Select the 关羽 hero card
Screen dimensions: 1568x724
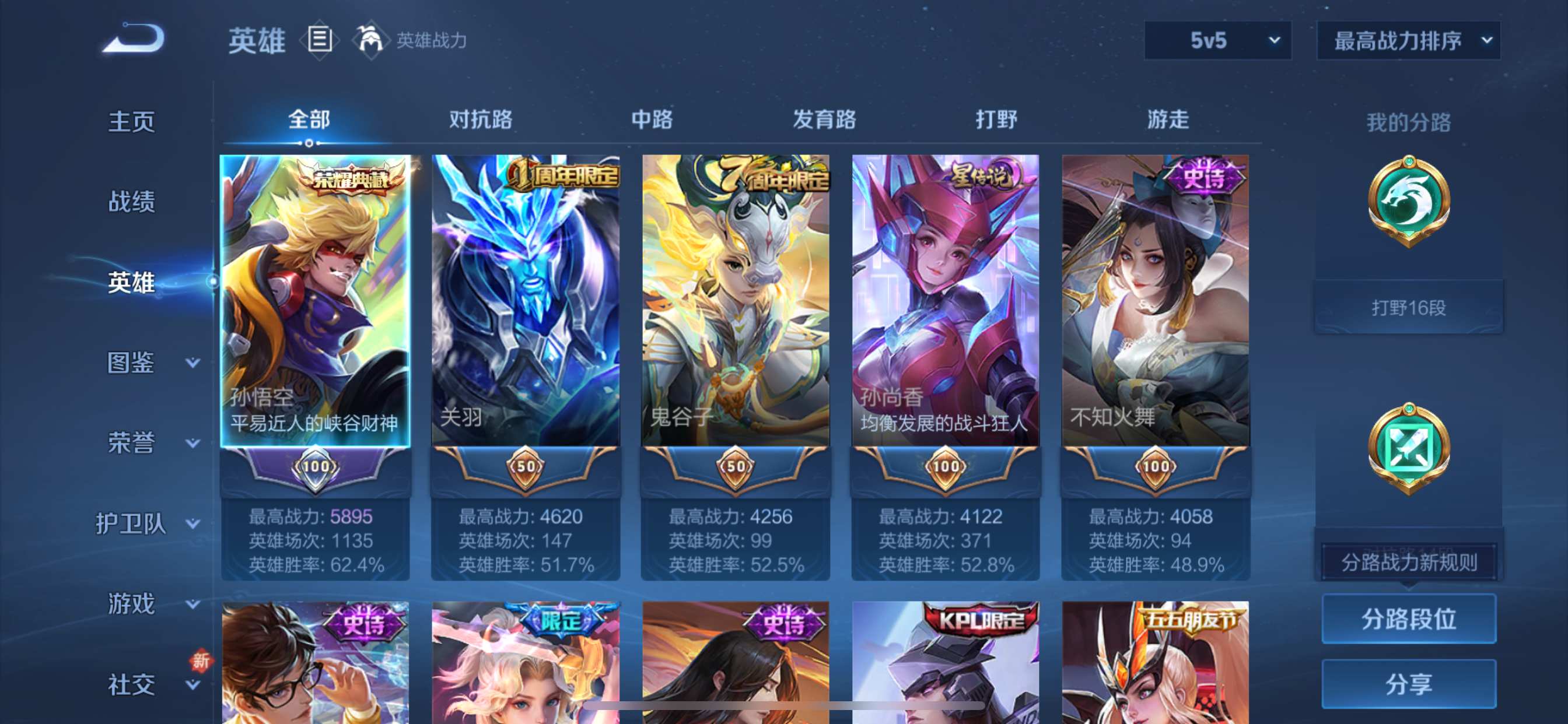click(x=526, y=301)
